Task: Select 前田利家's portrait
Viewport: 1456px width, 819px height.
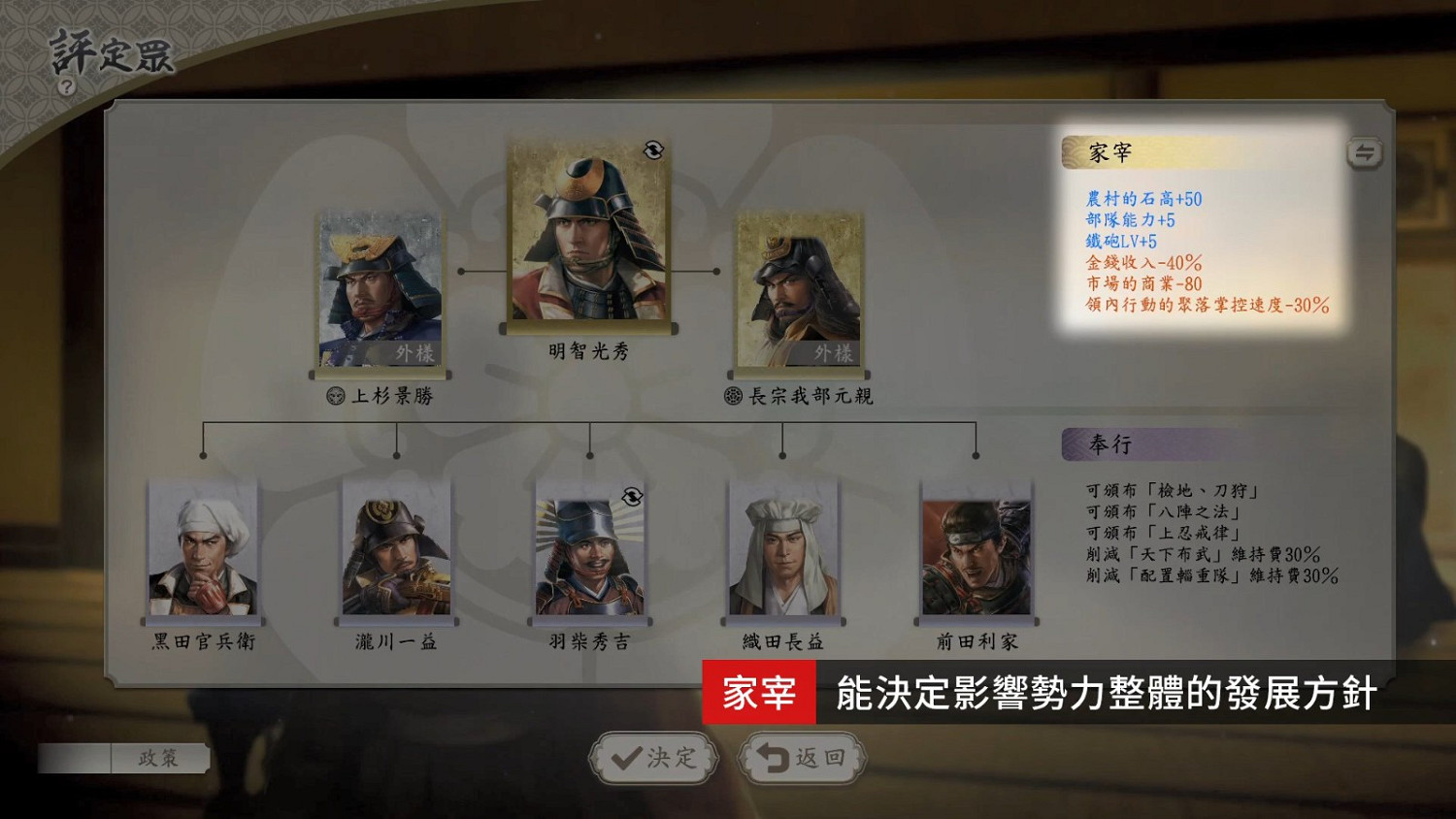Action: pos(978,548)
